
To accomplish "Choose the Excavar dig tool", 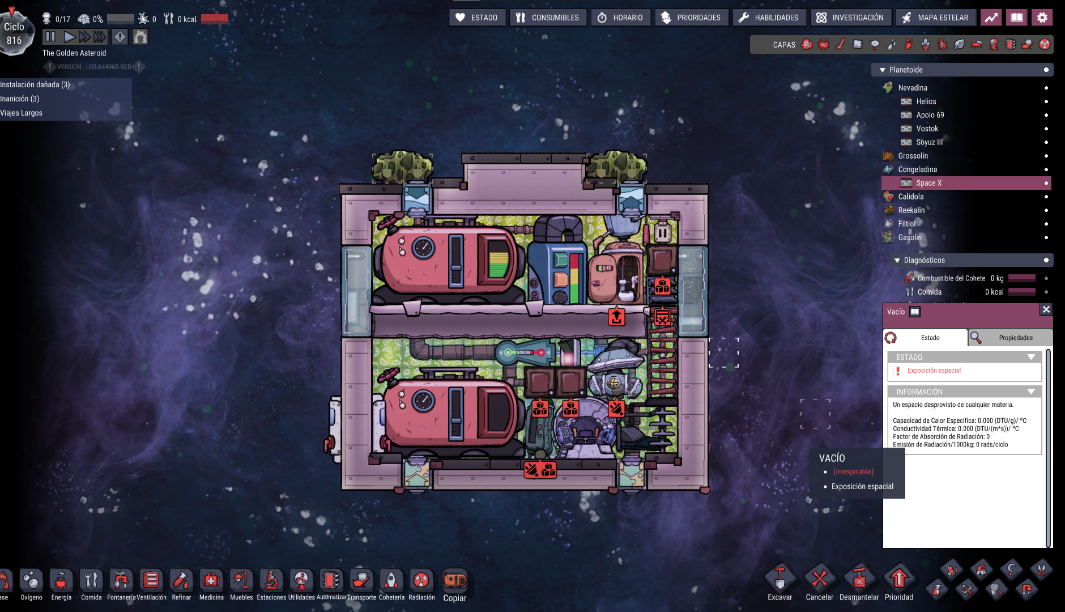I will click(780, 580).
